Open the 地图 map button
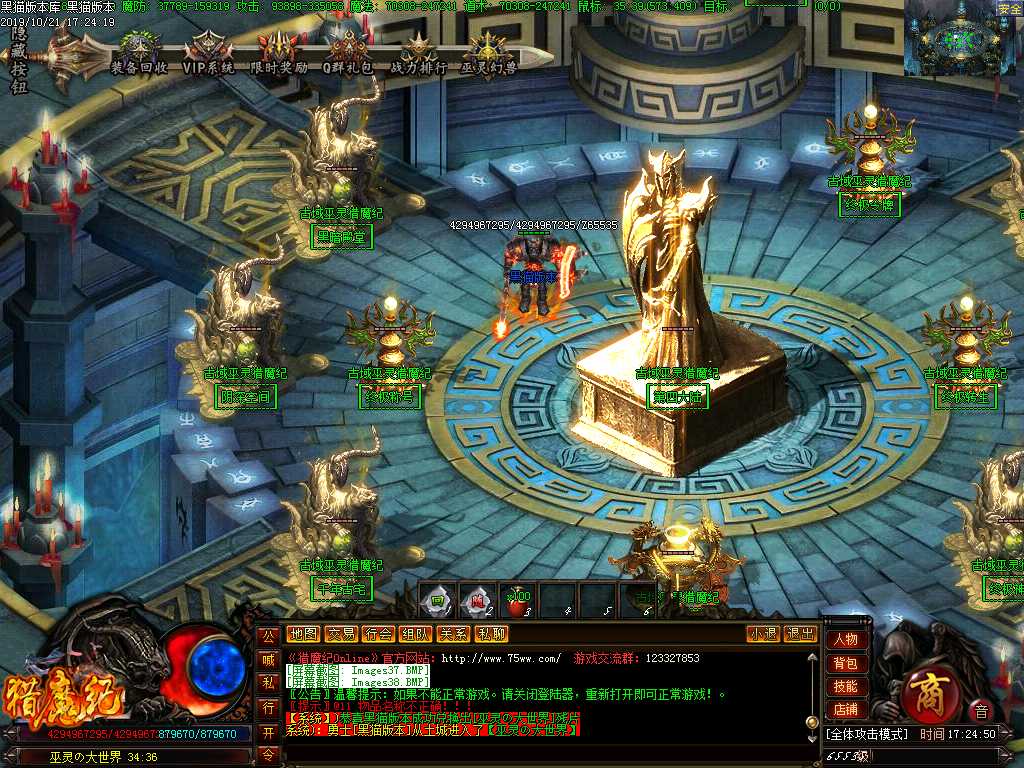1024x768 pixels. [302, 634]
